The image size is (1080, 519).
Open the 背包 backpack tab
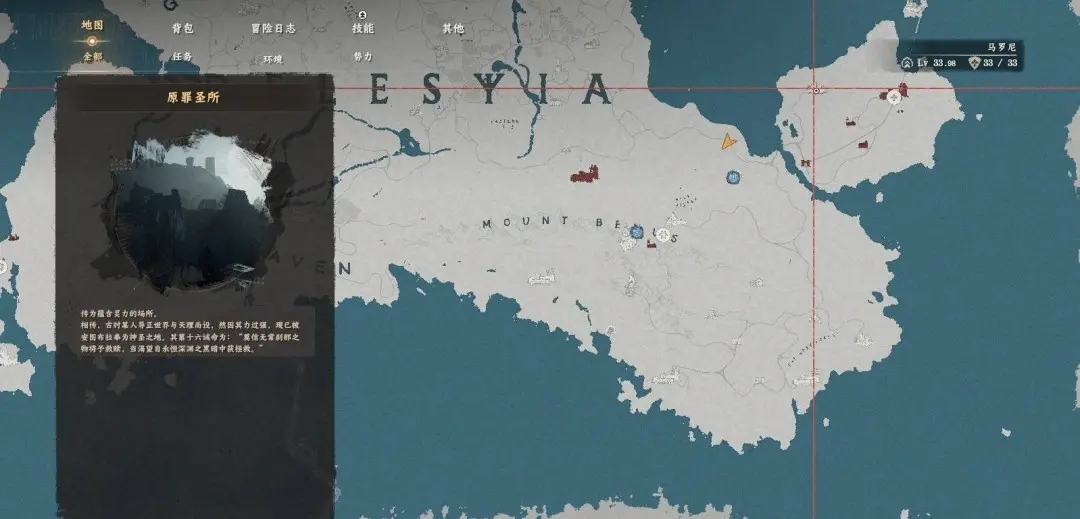pyautogui.click(x=181, y=29)
